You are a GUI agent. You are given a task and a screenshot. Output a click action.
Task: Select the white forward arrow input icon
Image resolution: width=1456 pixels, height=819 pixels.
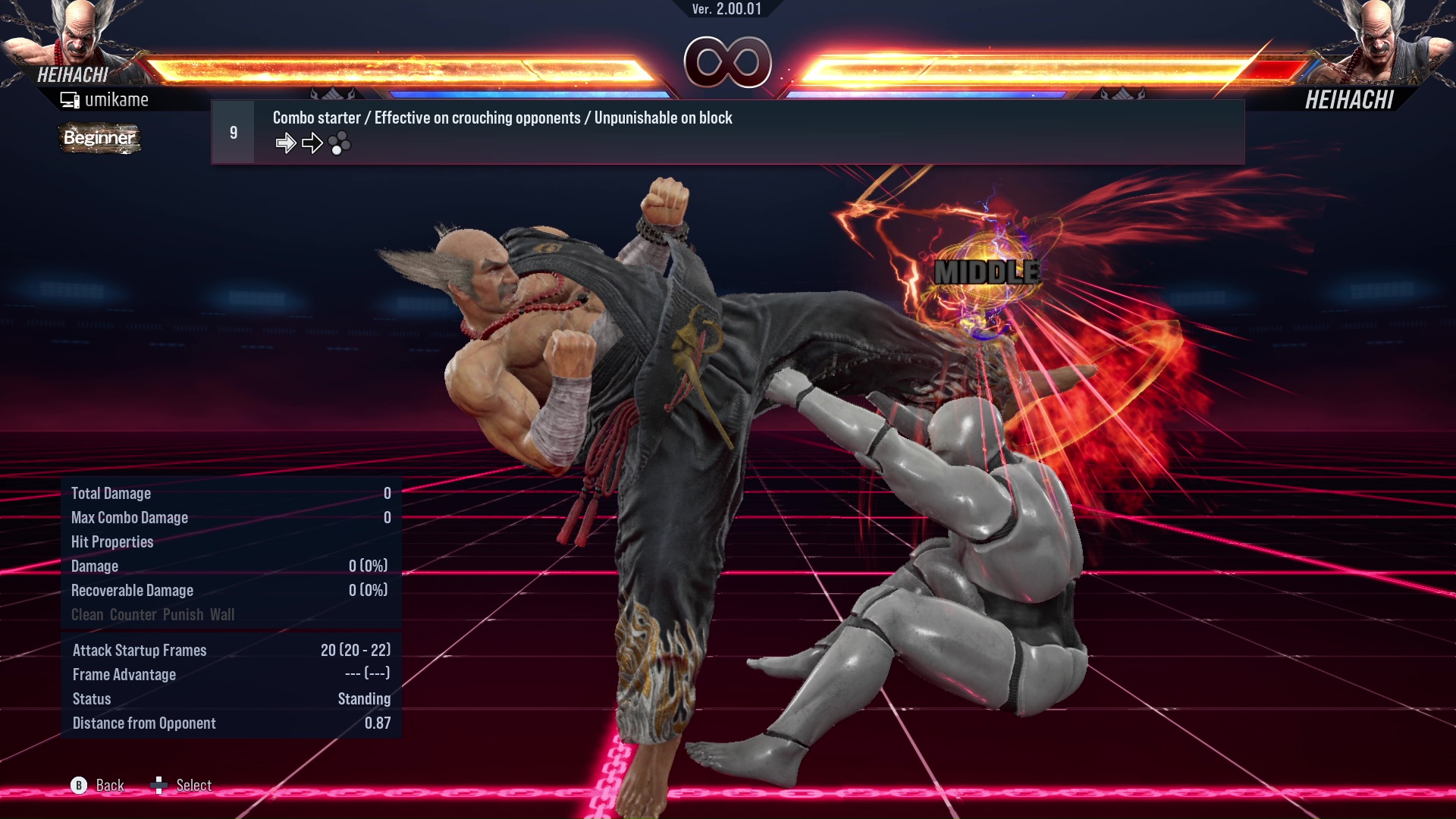(286, 142)
